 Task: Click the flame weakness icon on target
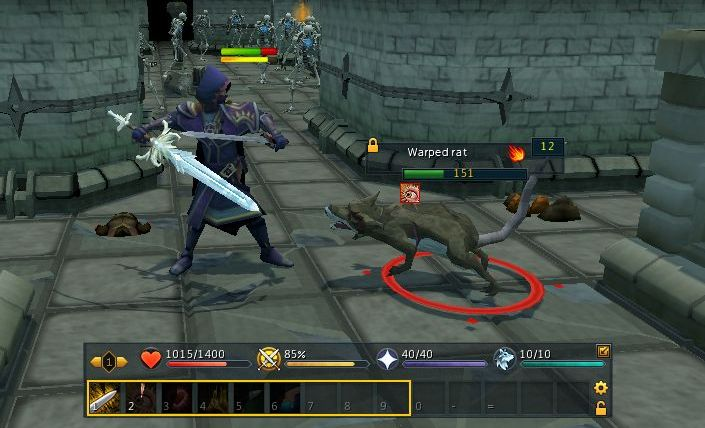click(517, 153)
